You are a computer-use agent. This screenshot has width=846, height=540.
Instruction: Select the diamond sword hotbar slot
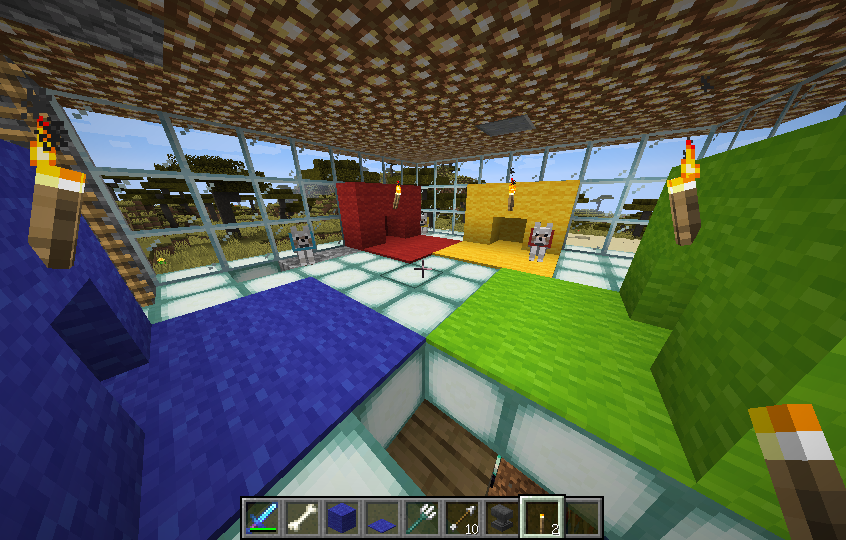[262, 516]
